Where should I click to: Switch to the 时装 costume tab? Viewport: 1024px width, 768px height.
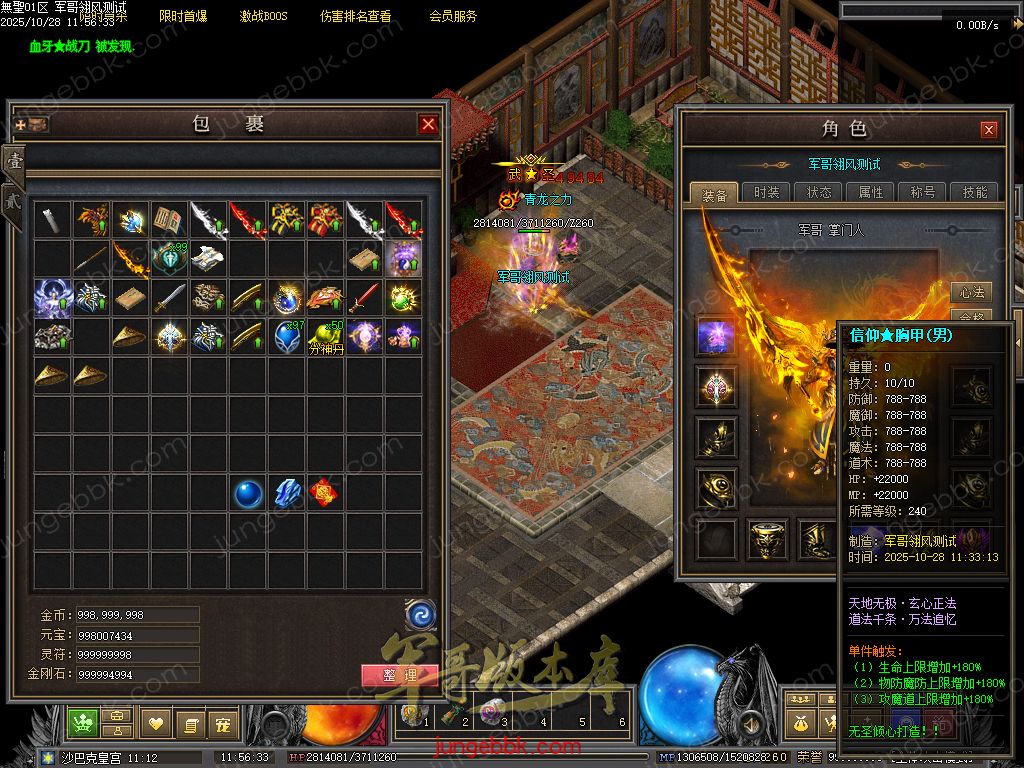point(766,193)
